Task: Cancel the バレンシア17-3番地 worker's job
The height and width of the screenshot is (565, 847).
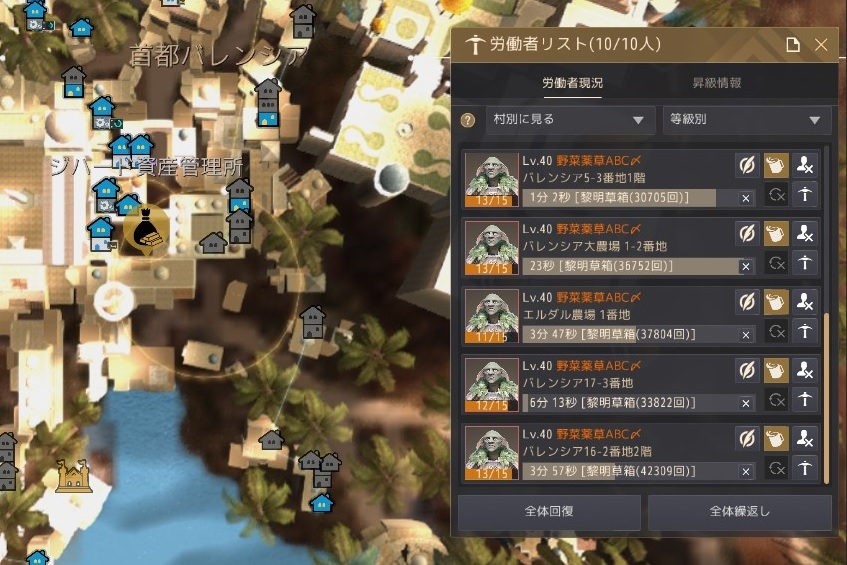Action: tap(745, 403)
